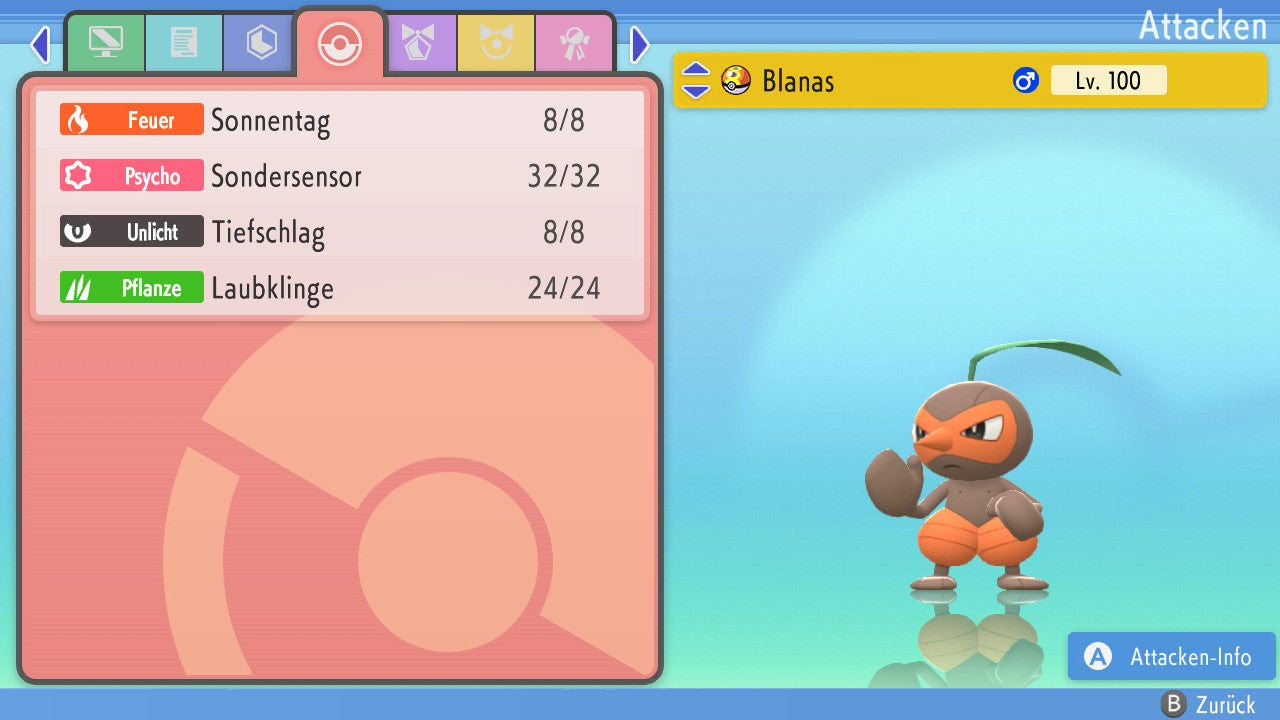
Task: Show the blue hexagon stats tab
Action: coord(261,43)
